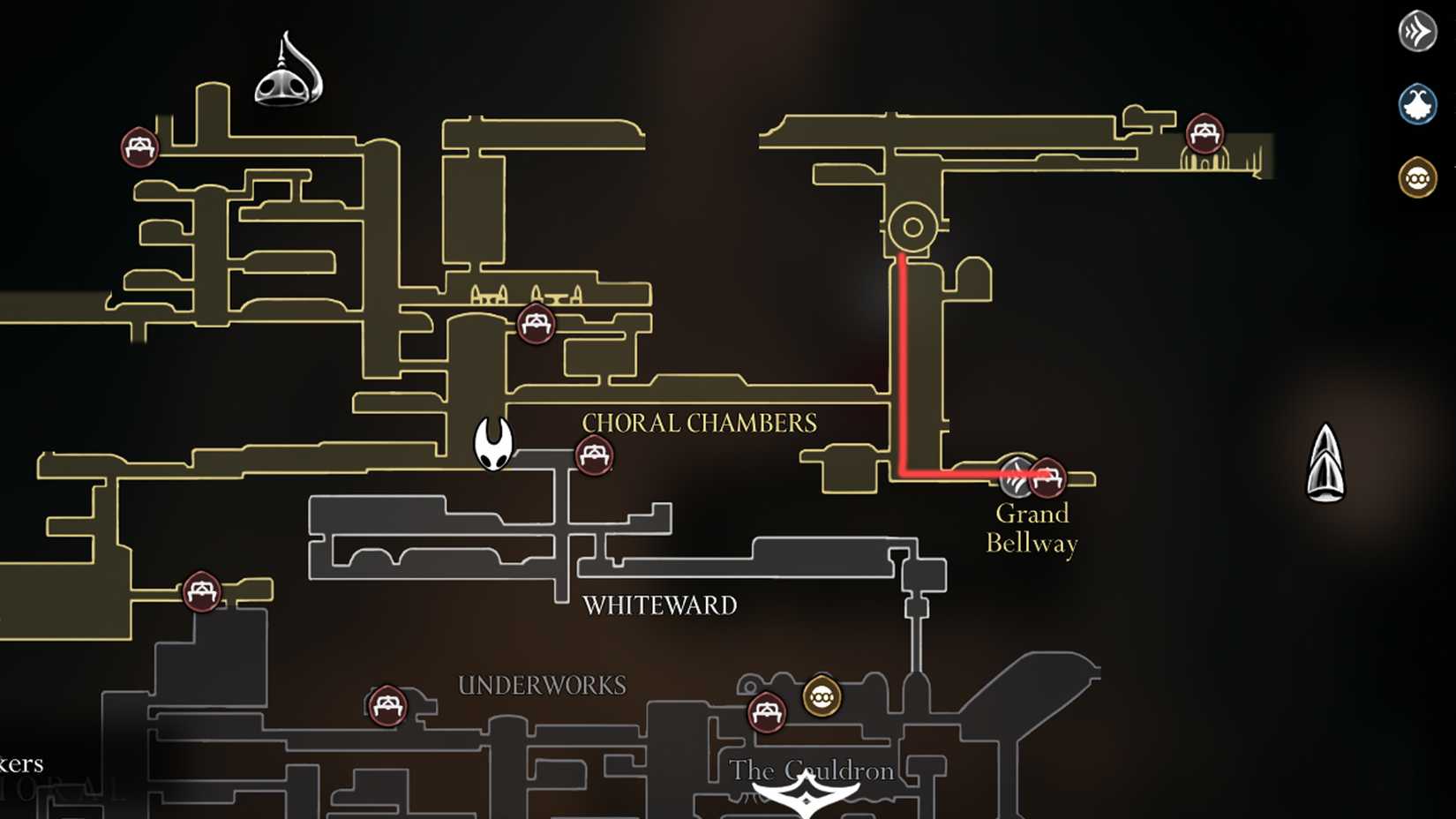1456x819 pixels.
Task: Select the gold rosary icon on the right sidebar
Action: click(1418, 177)
